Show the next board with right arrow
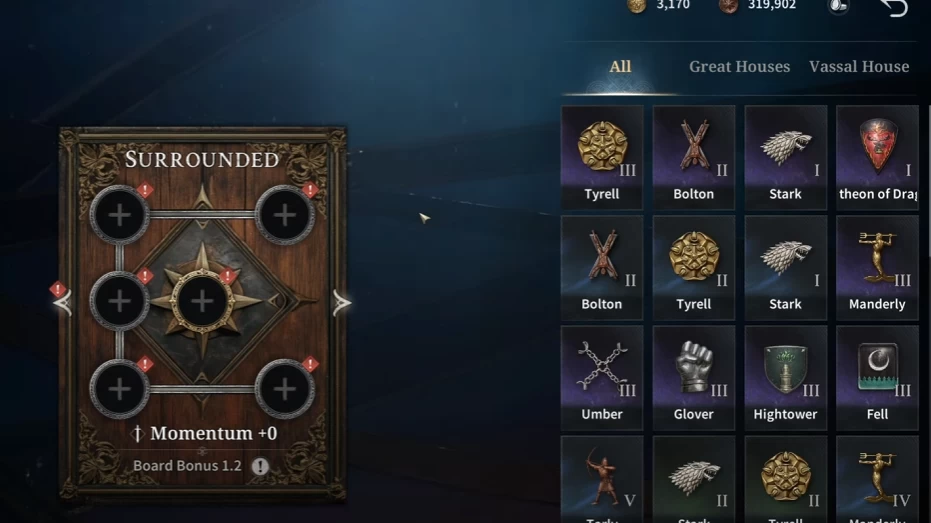The width and height of the screenshot is (931, 523). point(342,302)
